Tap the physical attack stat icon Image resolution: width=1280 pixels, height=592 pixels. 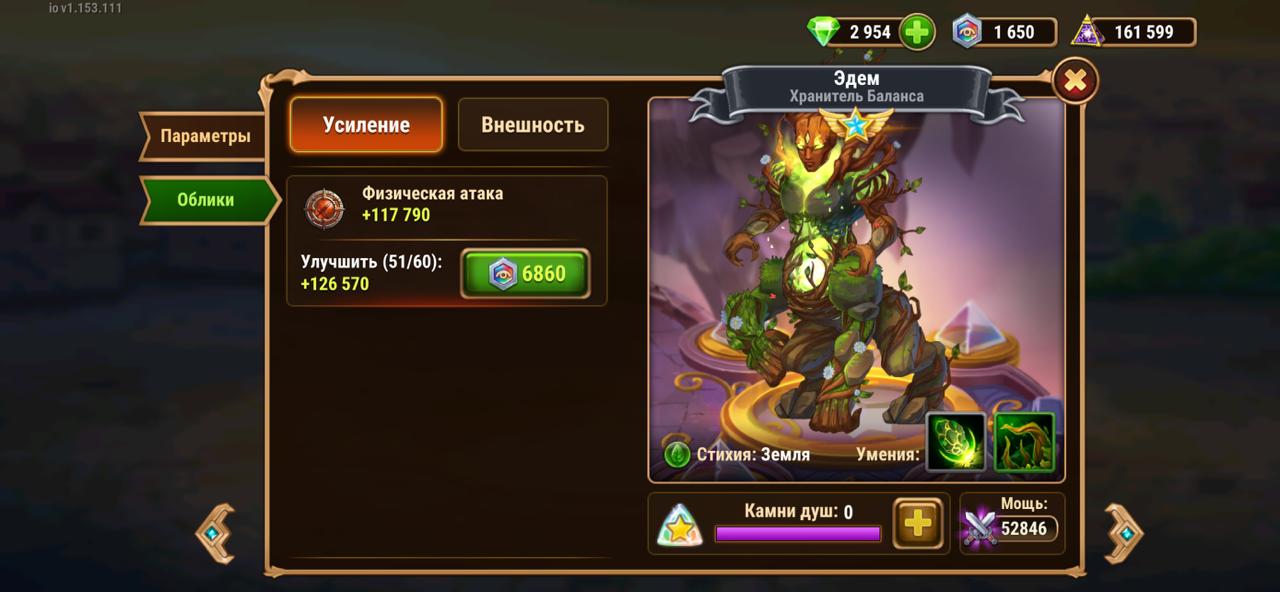[324, 205]
